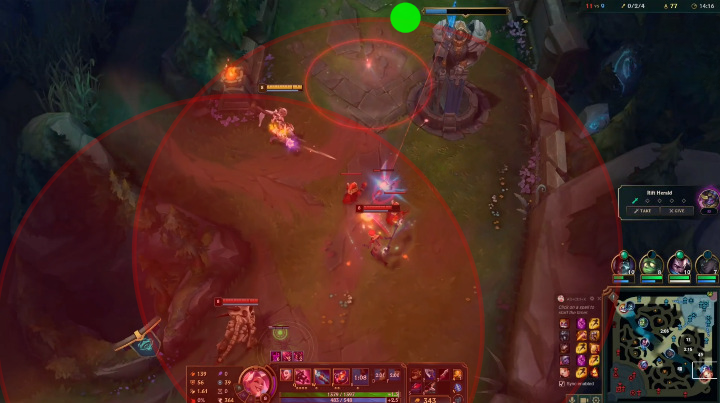720x403 pixels.
Task: Click the Rift Herald portrait icon
Action: click(708, 198)
